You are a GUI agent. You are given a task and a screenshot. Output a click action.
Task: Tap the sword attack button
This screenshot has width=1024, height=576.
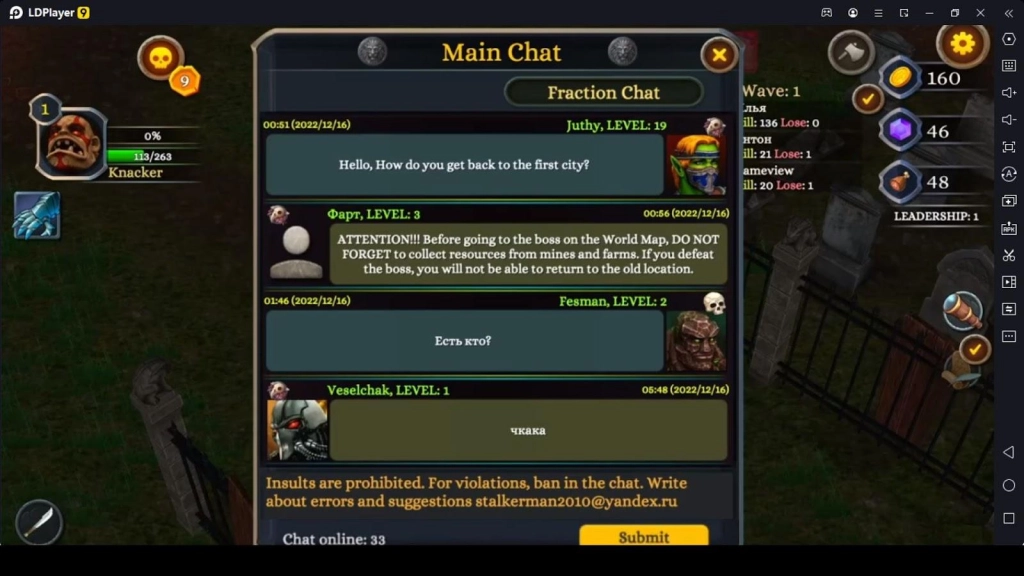pyautogui.click(x=39, y=521)
